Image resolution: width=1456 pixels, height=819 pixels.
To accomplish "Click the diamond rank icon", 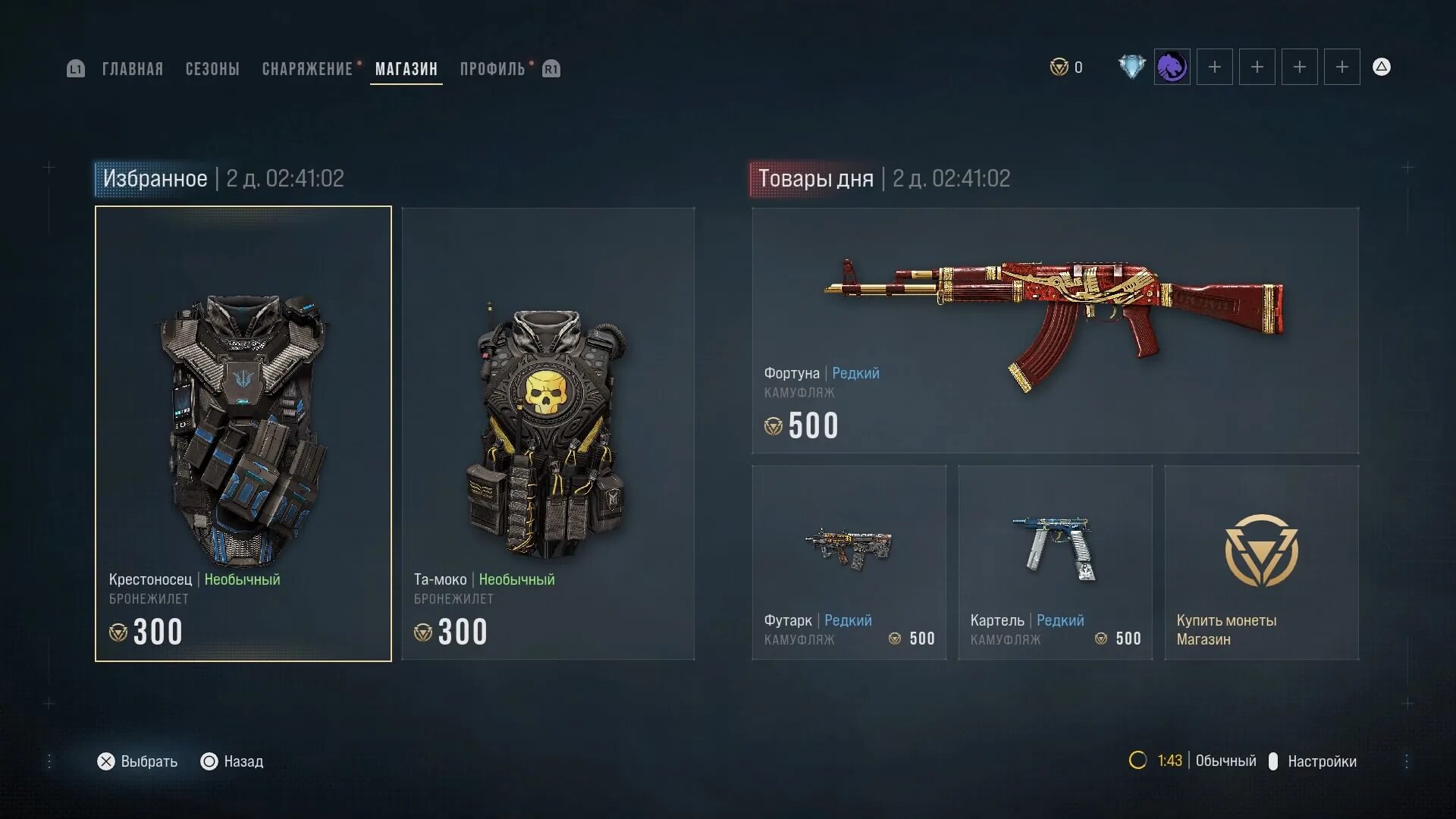I will click(1131, 67).
